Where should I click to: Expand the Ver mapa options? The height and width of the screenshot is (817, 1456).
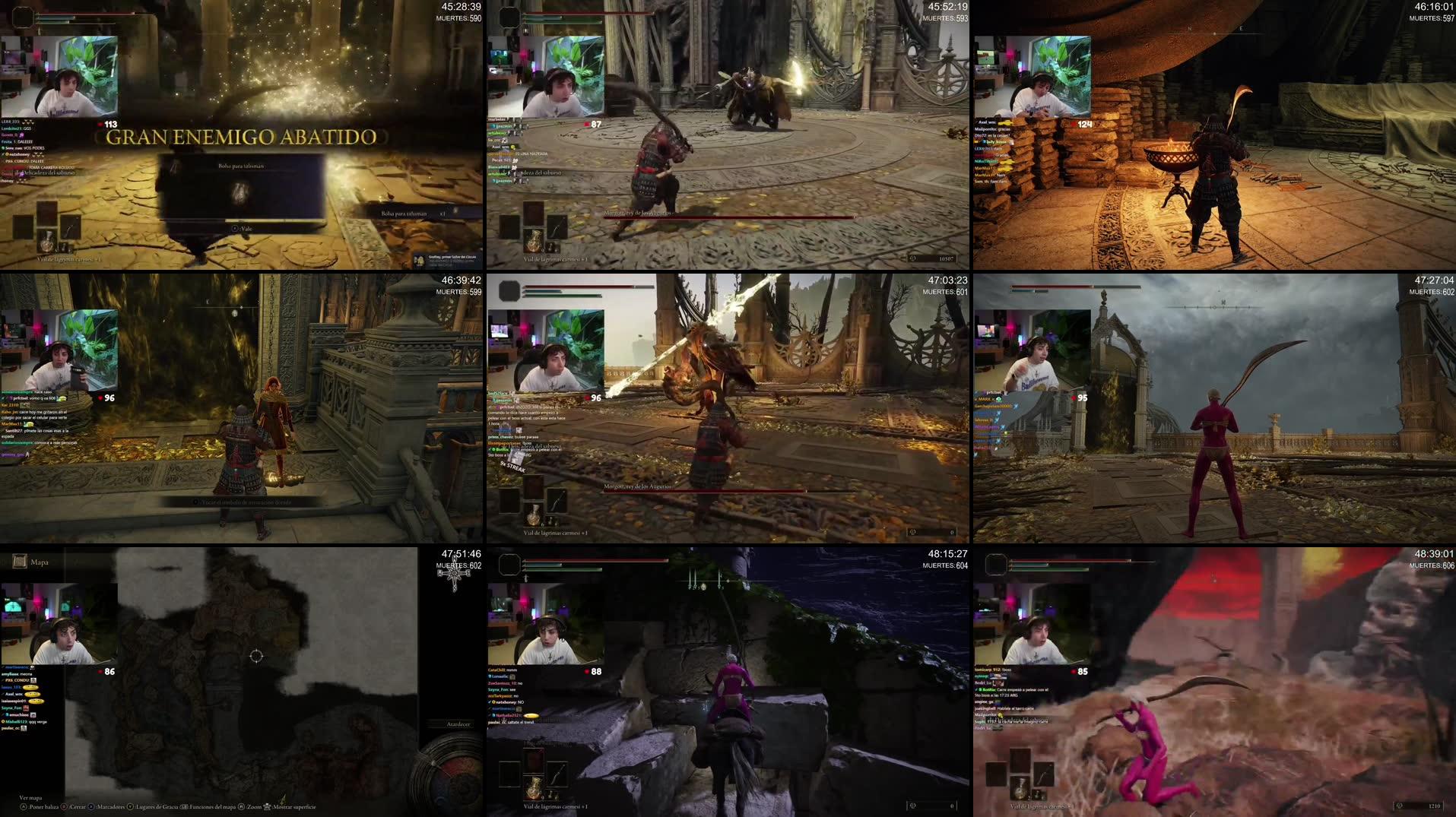[30, 797]
